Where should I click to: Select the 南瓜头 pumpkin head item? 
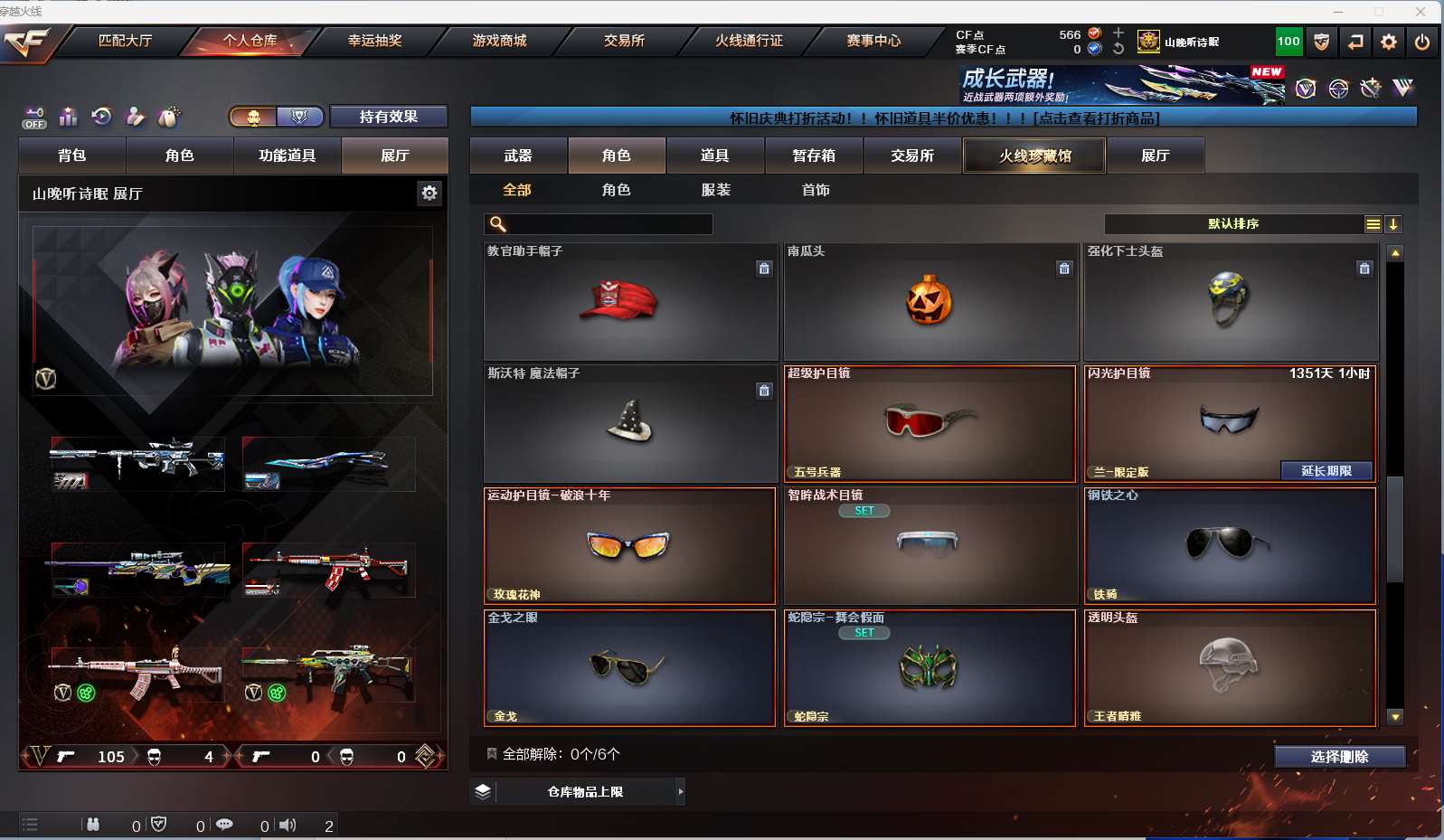point(930,301)
